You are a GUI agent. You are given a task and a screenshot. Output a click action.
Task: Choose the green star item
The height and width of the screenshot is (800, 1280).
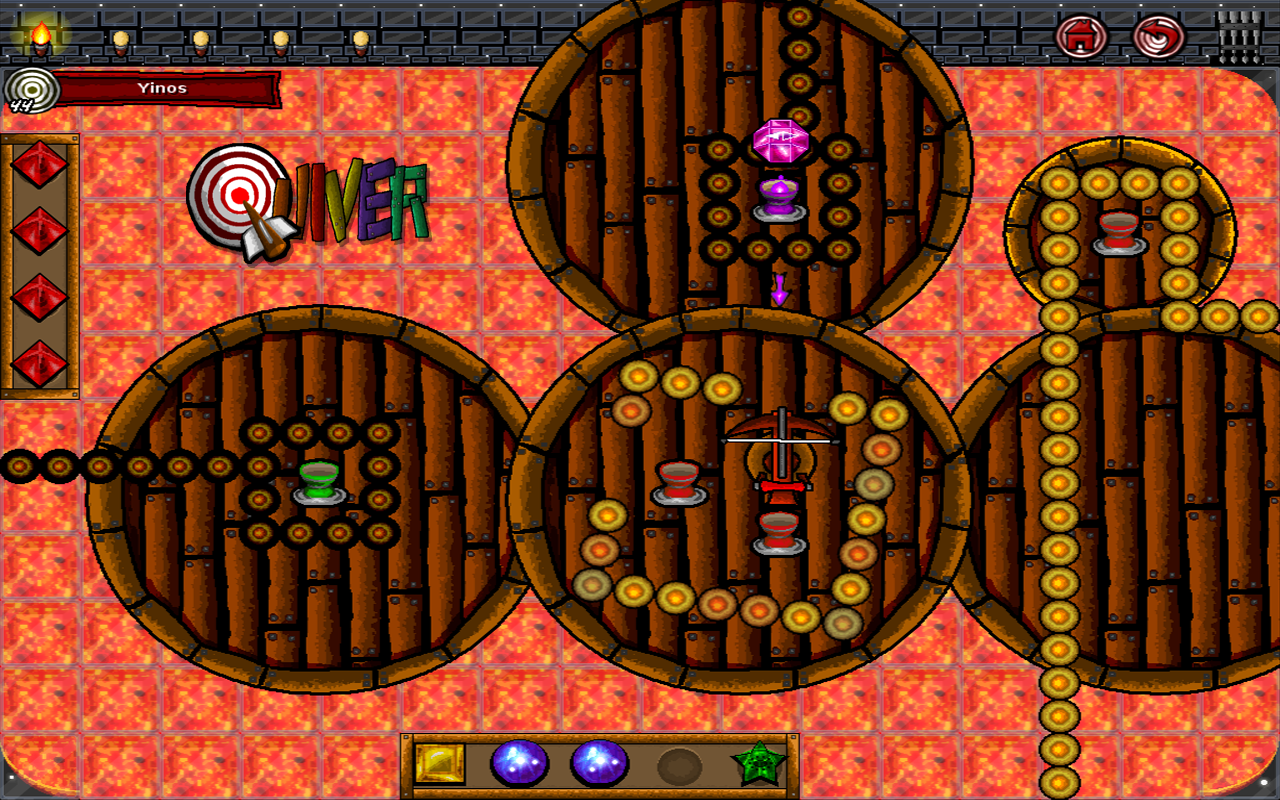[x=759, y=764]
